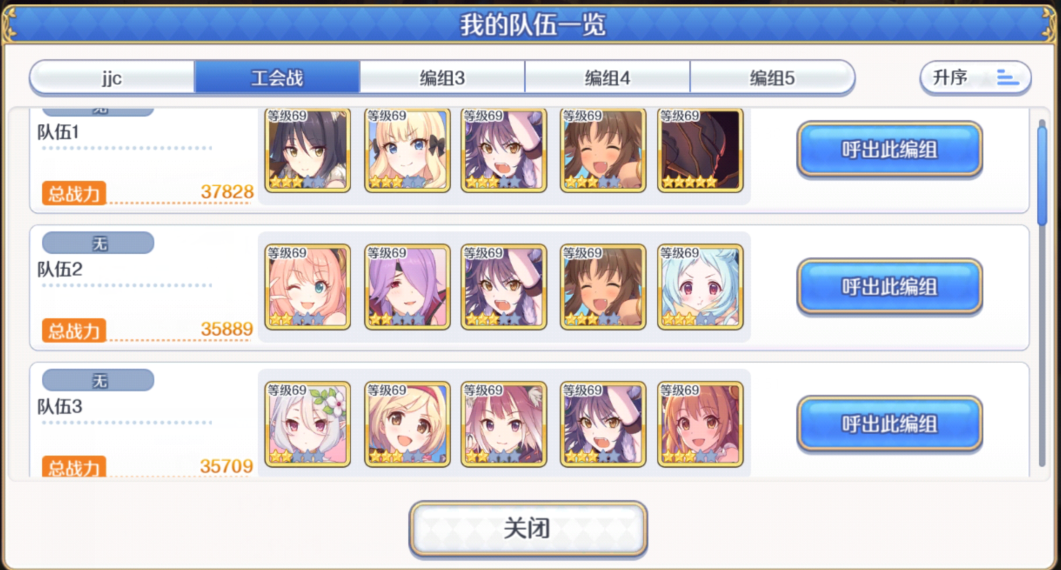
Task: Close the team list with 关闭
Action: (x=528, y=528)
